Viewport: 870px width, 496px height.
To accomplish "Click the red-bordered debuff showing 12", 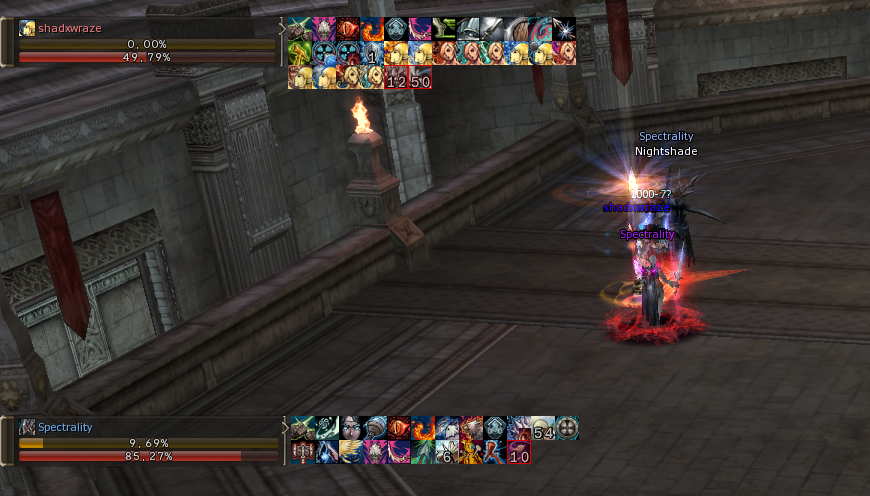I will coord(396,78).
